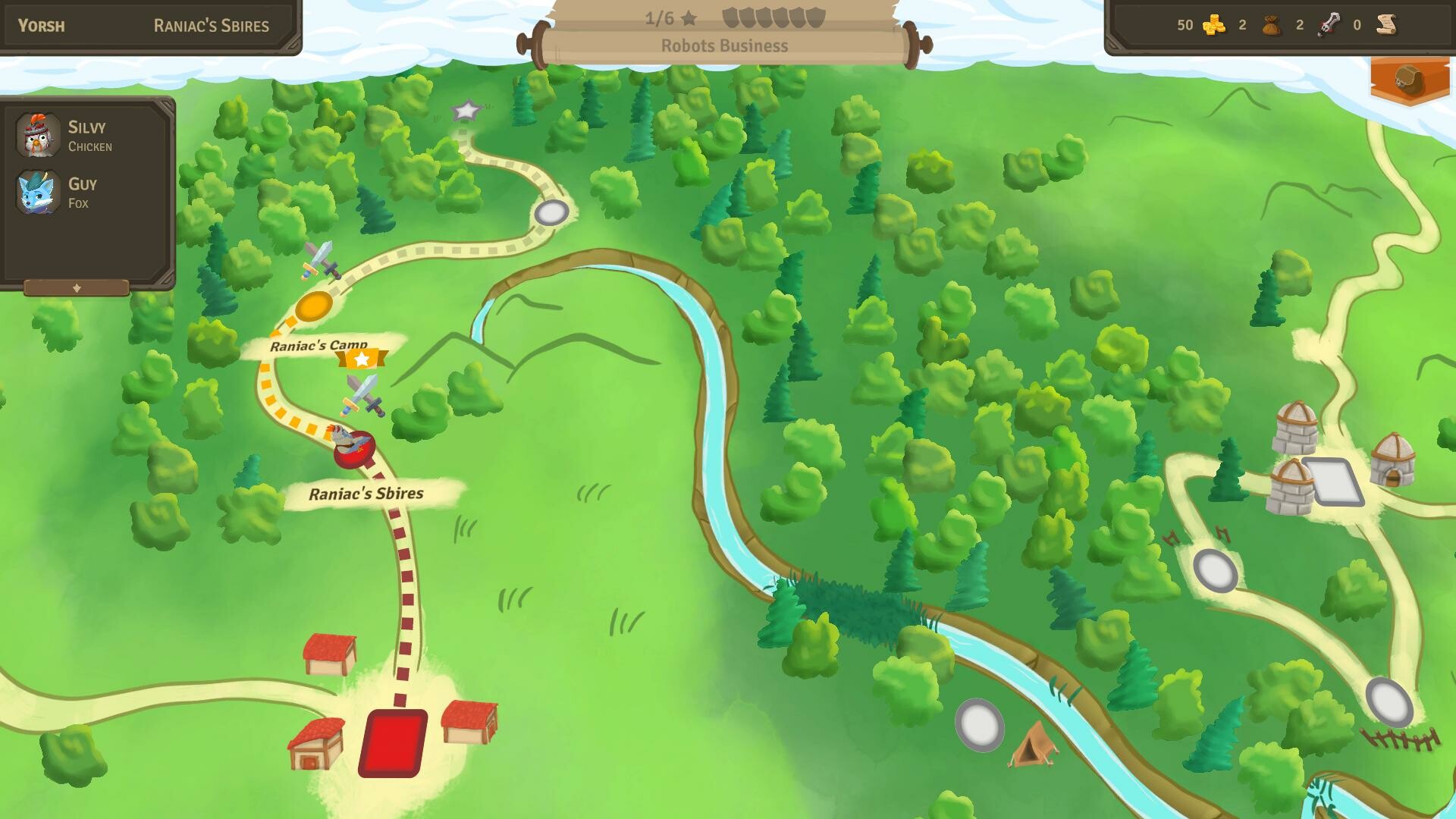The height and width of the screenshot is (819, 1456).
Task: Click the sack of supplies resource icon
Action: pyautogui.click(x=1269, y=25)
